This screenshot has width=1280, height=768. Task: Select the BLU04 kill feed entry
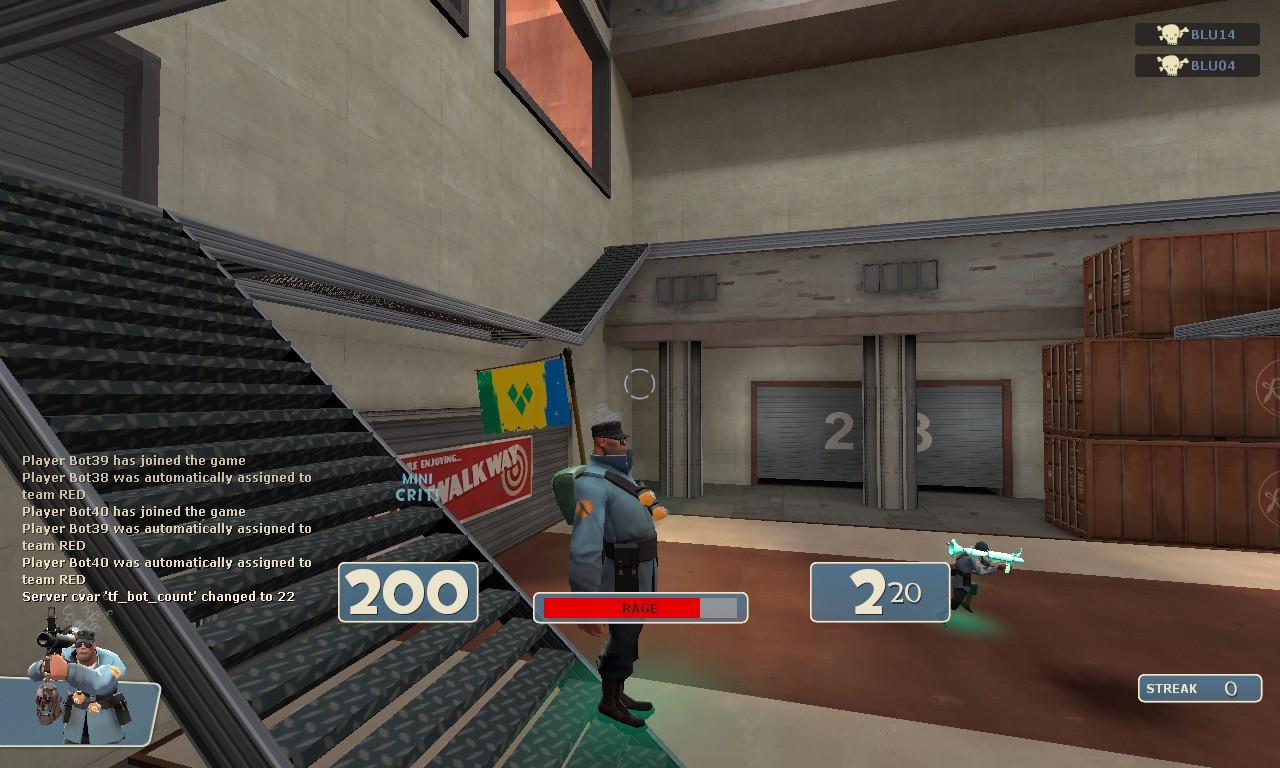click(x=1195, y=66)
